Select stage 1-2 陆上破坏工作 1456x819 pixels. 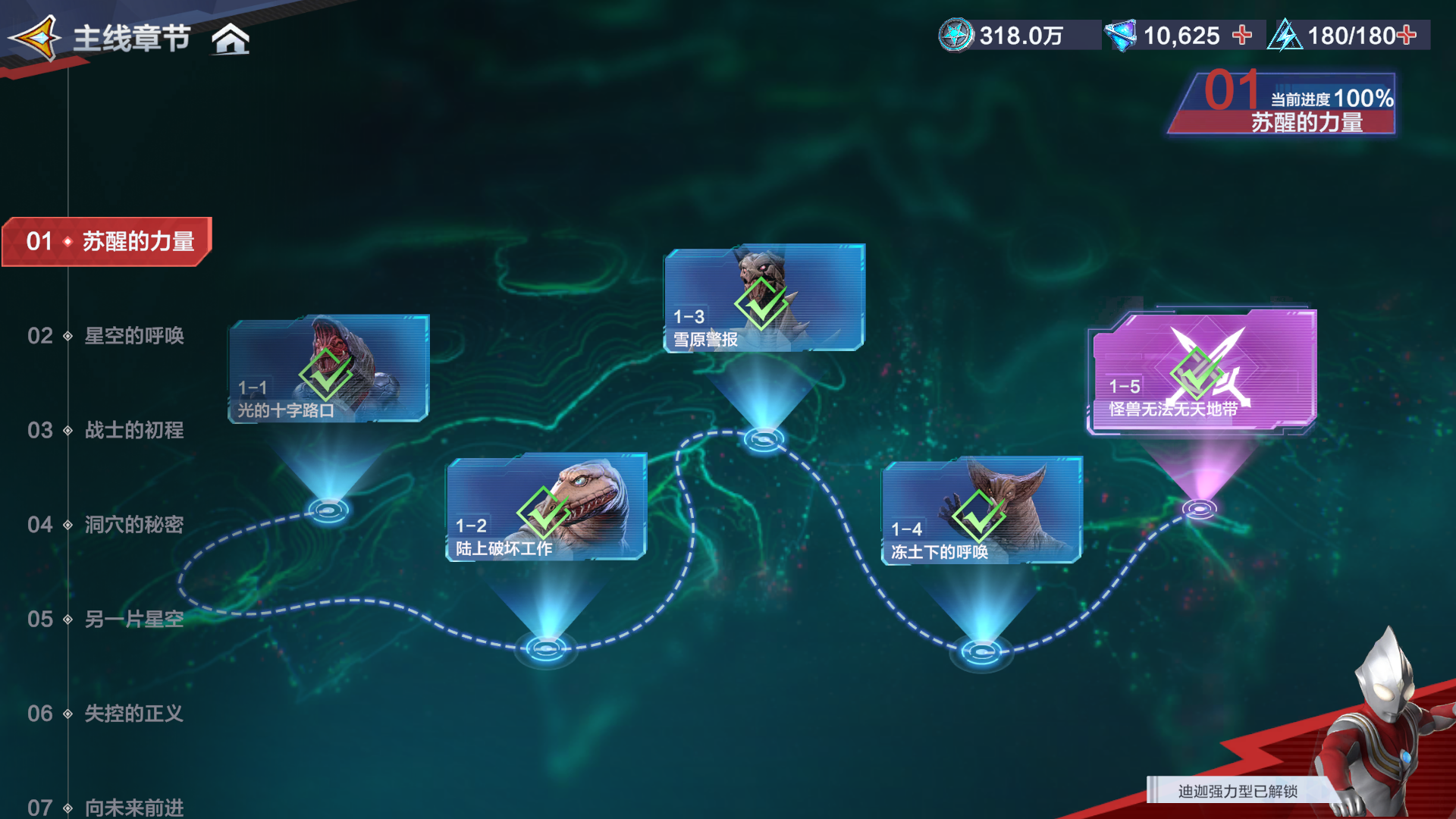546,507
